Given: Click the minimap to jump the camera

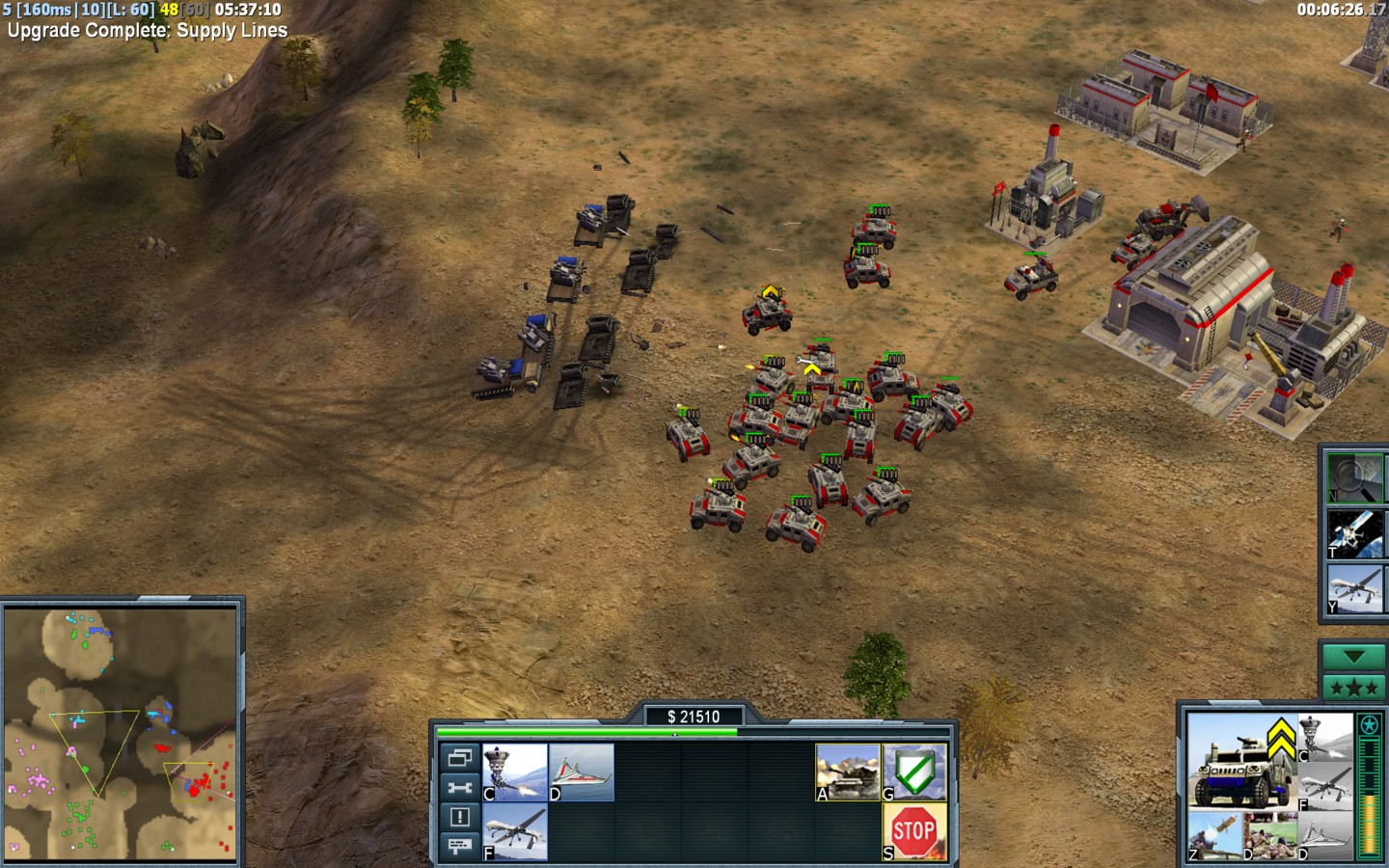Looking at the screenshot, I should point(121,733).
